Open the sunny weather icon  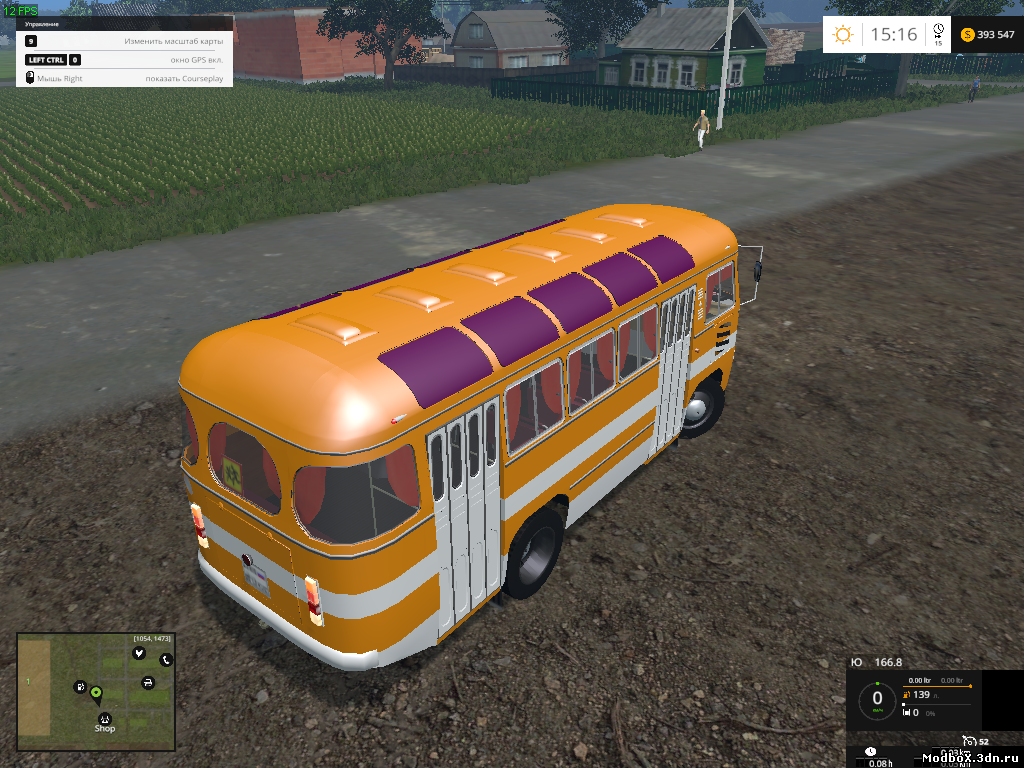click(x=843, y=35)
